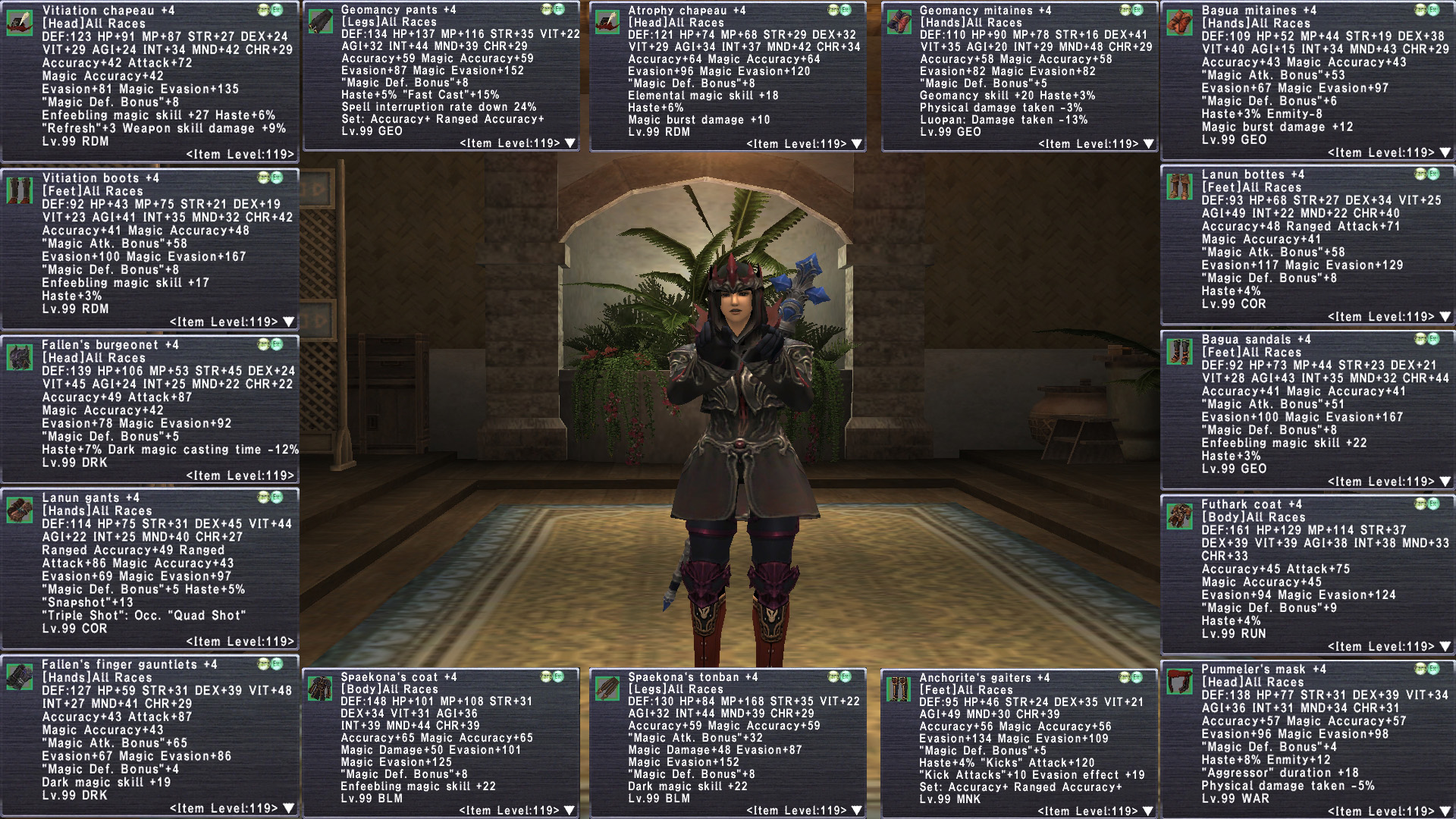
Task: Choose the Lanun gants +4 icon
Action: tap(19, 510)
